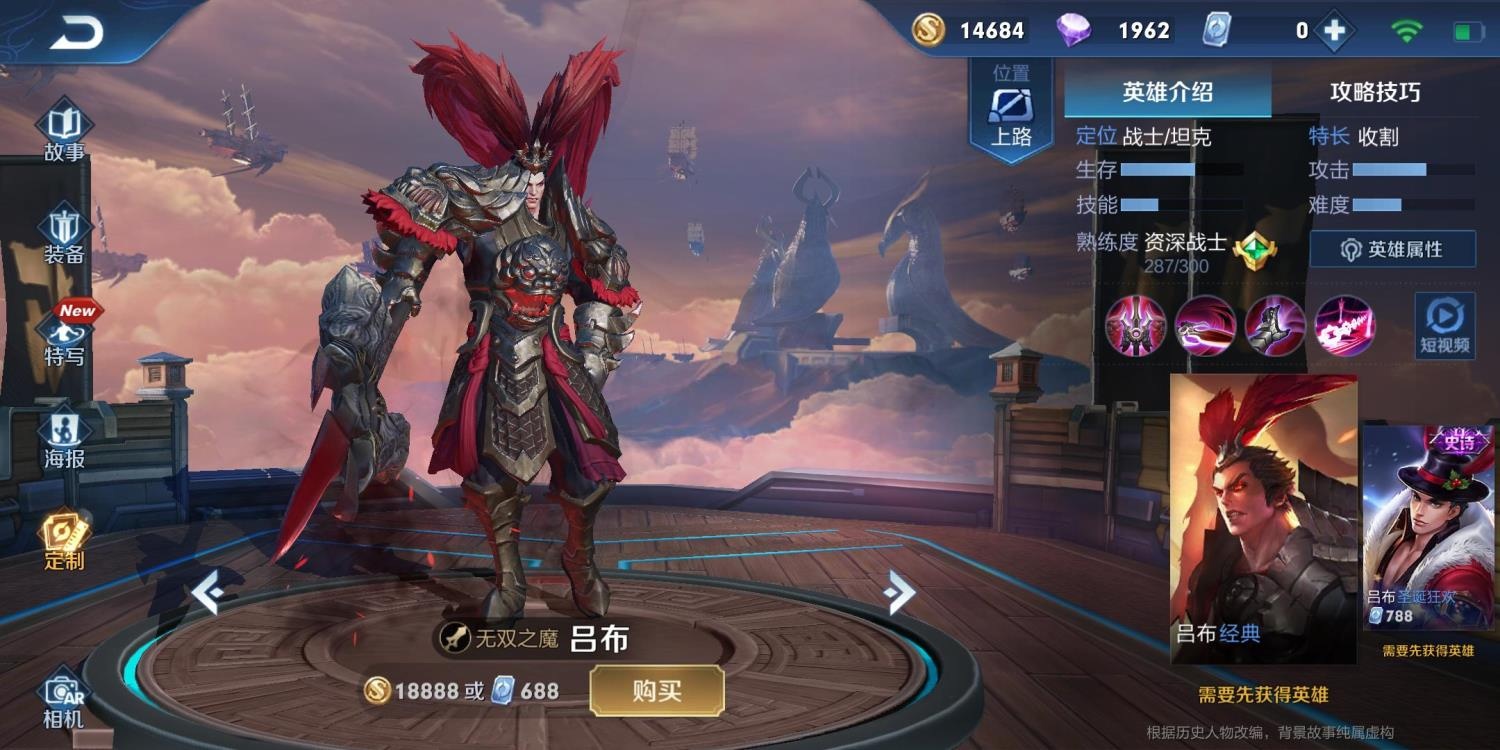Select the 吕布 经典 classic skin
The image size is (1500, 750).
[1263, 518]
